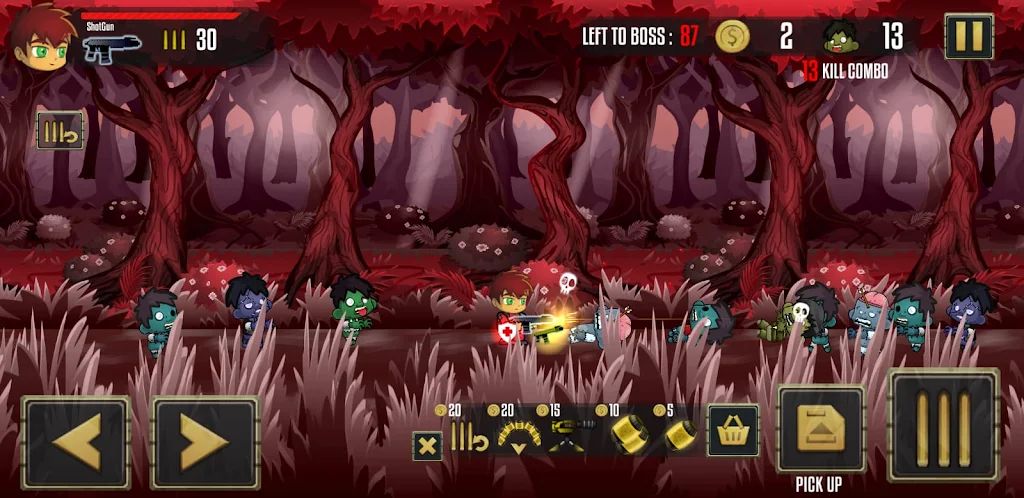Tap the Pick Up button
This screenshot has width=1024, height=498.
(821, 430)
